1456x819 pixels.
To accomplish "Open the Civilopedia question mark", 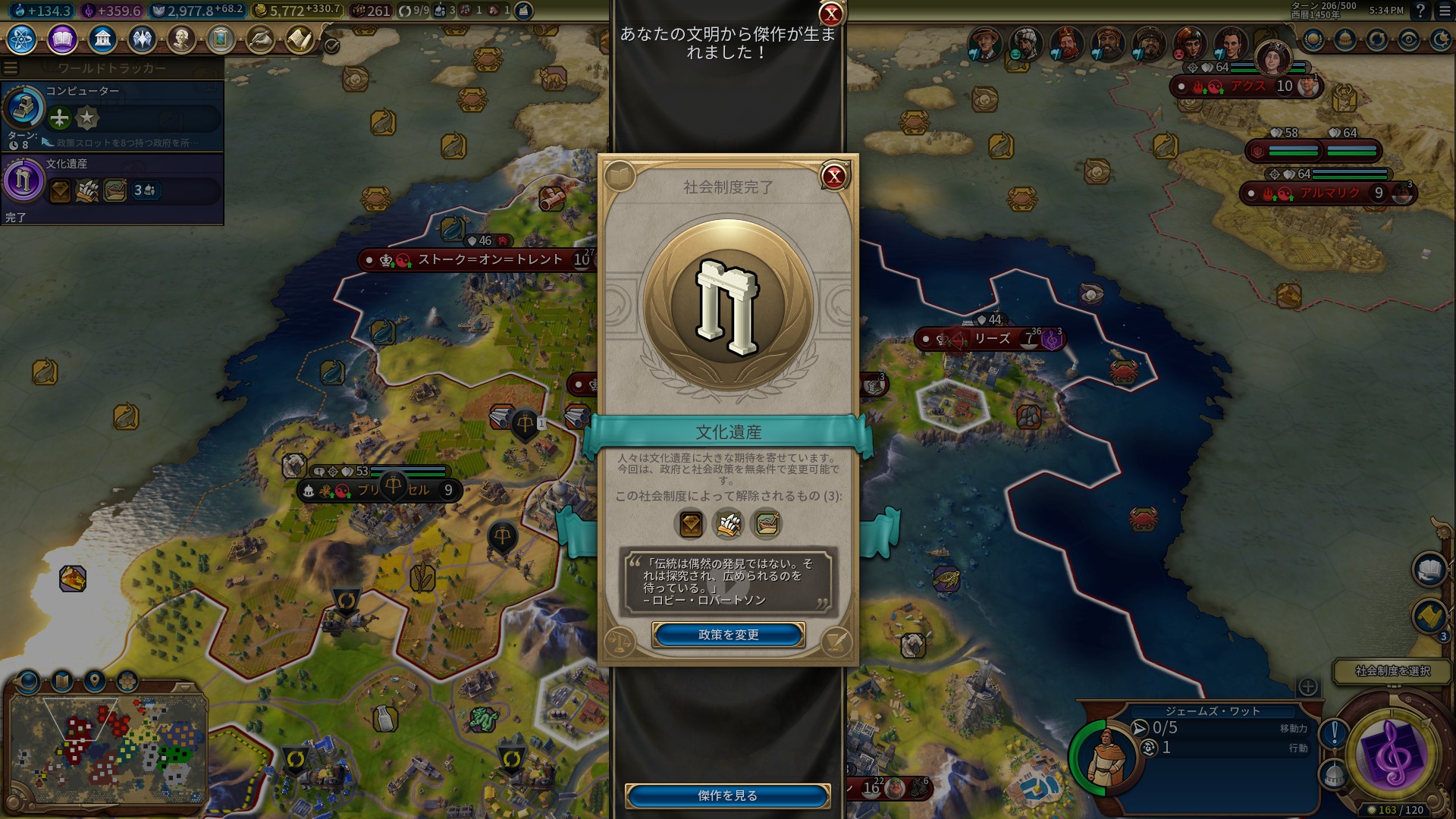I will coord(1421,11).
